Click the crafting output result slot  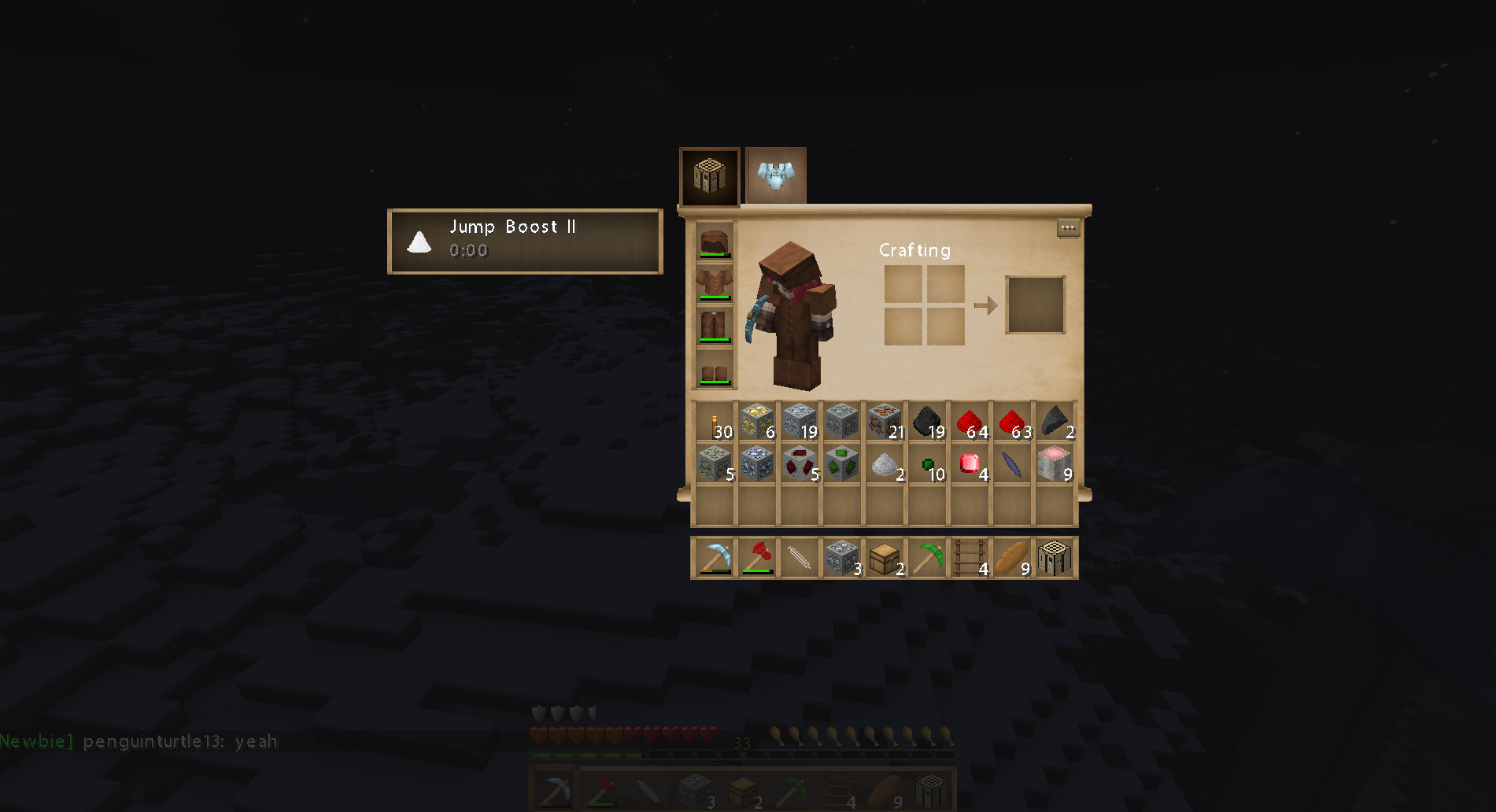click(x=1035, y=304)
